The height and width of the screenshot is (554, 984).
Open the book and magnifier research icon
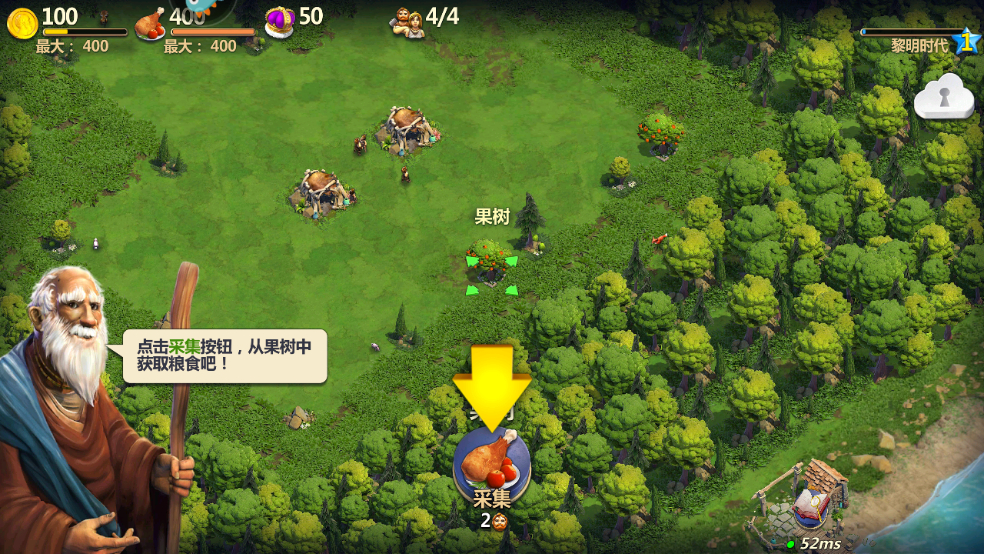[810, 509]
